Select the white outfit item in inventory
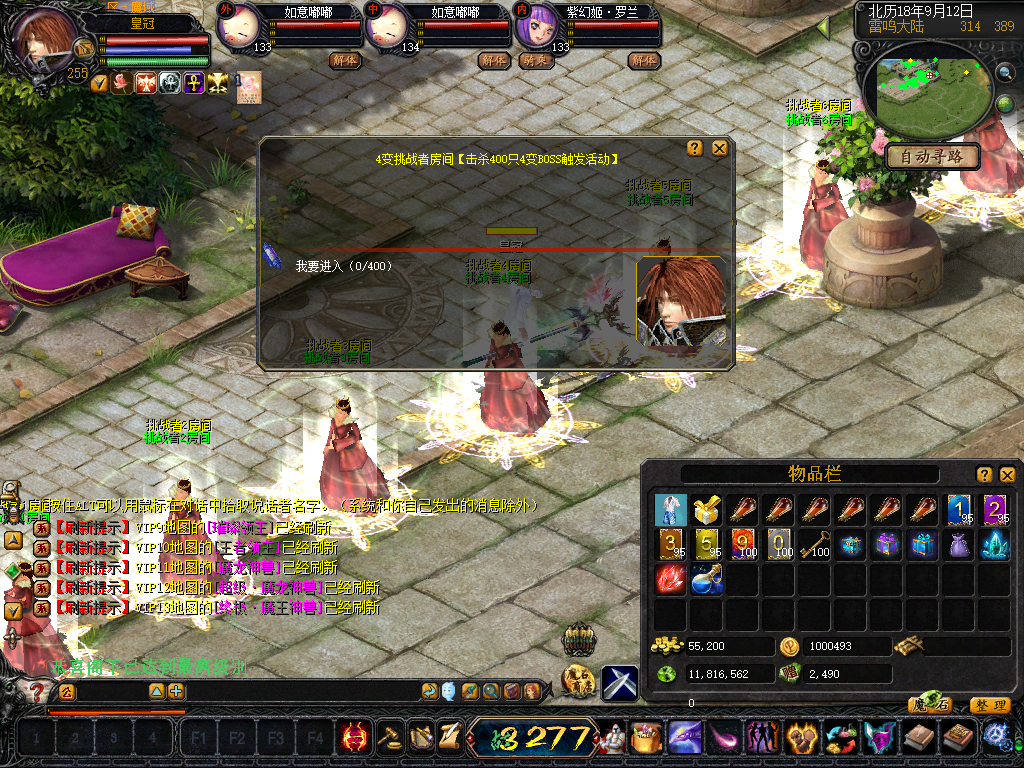1024x768 pixels. pyautogui.click(x=671, y=510)
